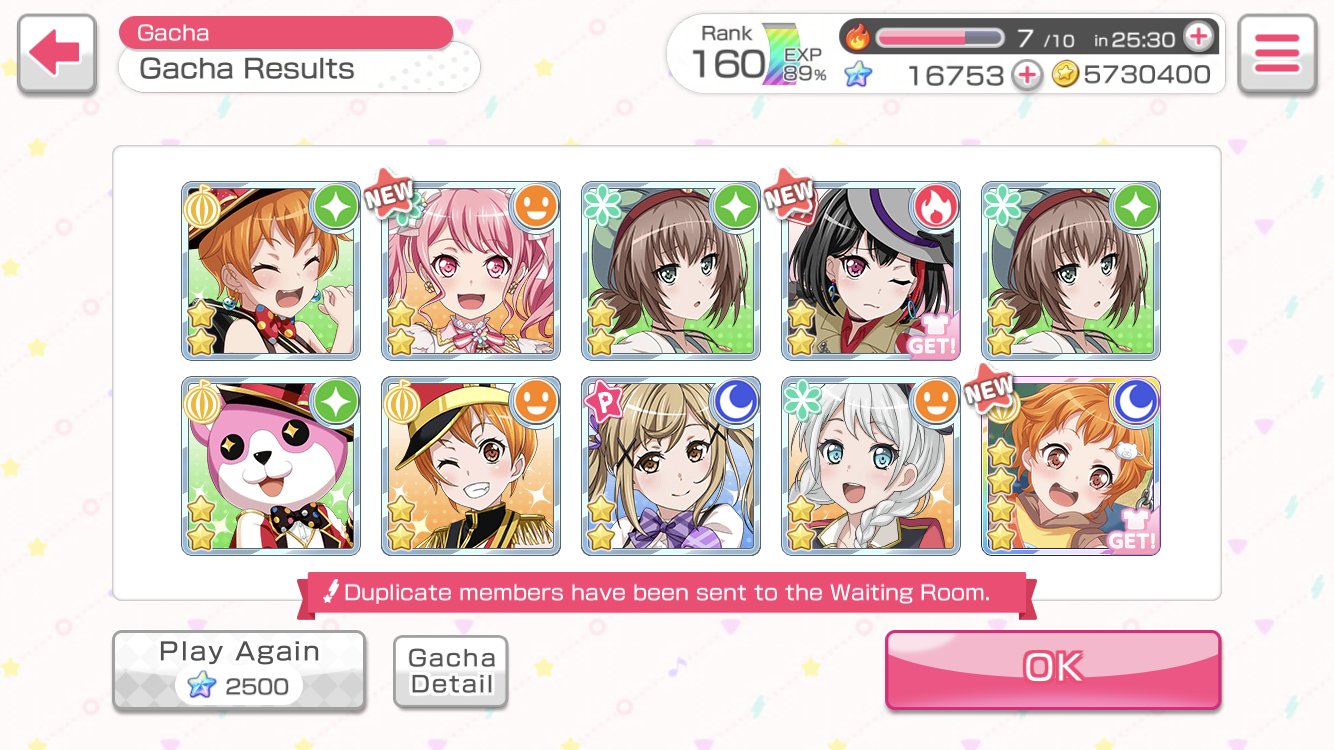Image resolution: width=1334 pixels, height=750 pixels.
Task: Open Gacha Detail
Action: (x=451, y=671)
